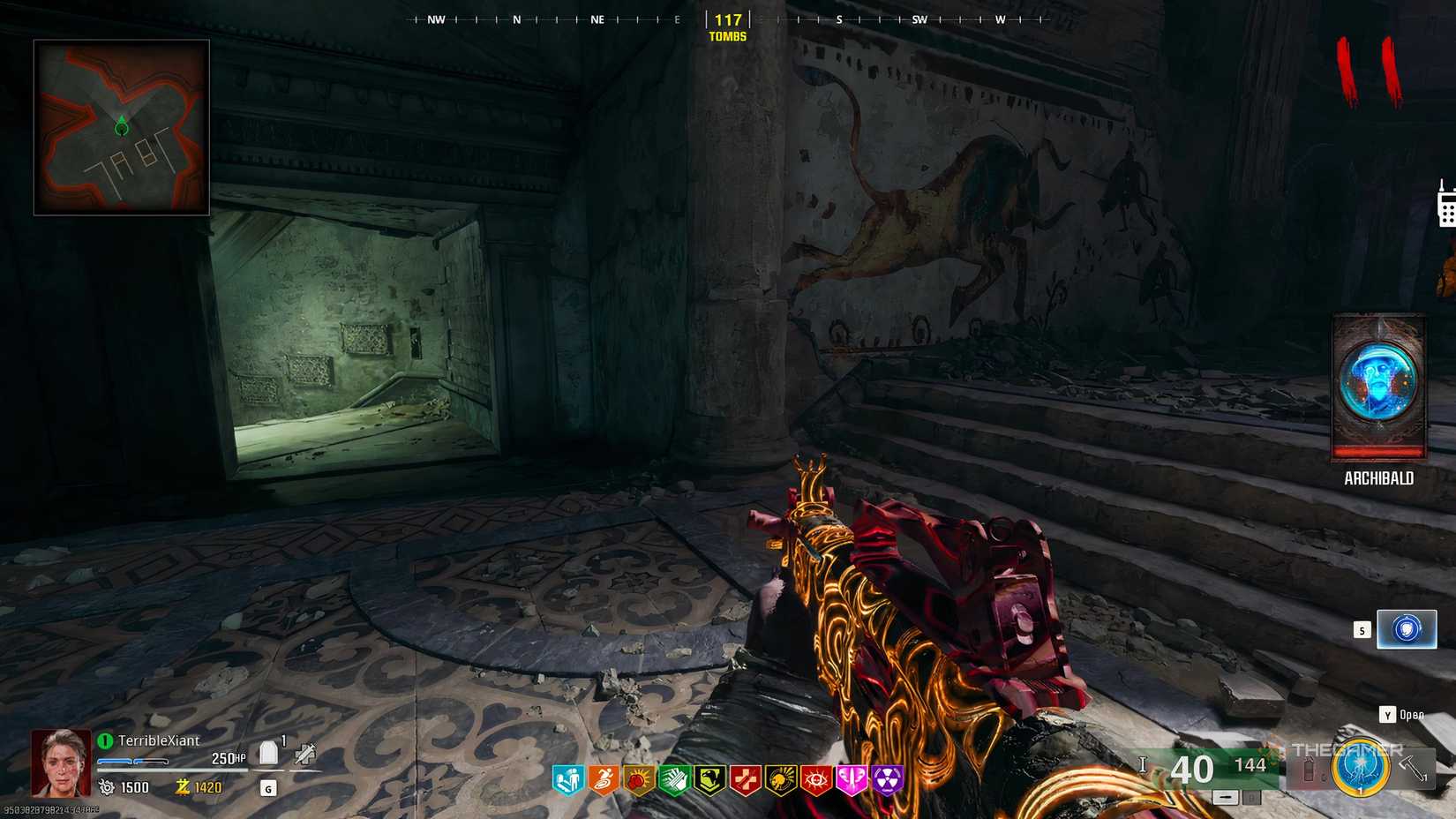Viewport: 1456px width, 819px height.
Task: Select the stim shot syringe icon
Action: pyautogui.click(x=305, y=755)
